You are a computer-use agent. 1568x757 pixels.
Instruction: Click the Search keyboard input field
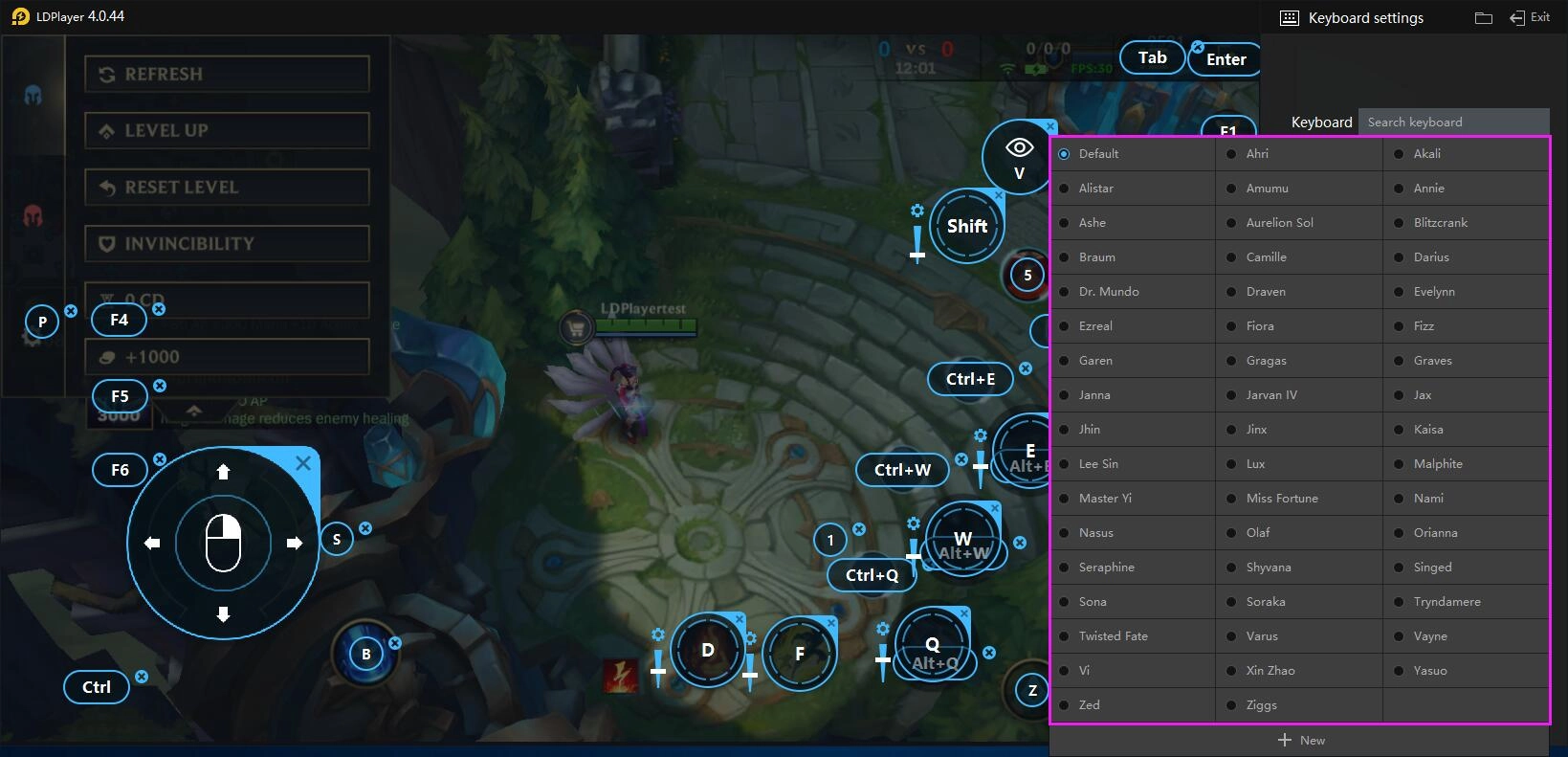pos(1454,122)
